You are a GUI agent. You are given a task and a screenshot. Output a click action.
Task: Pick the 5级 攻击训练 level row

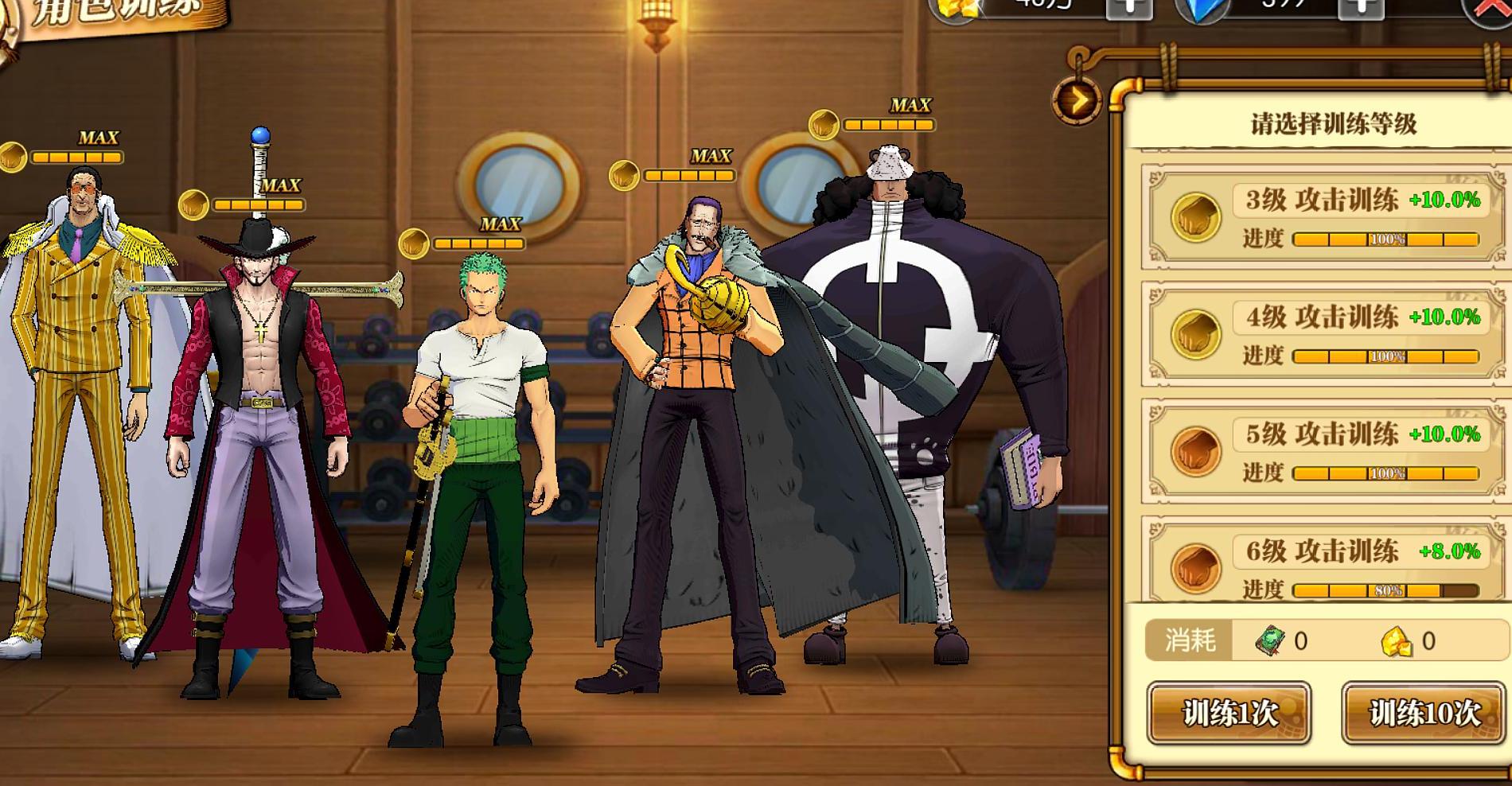(x=1325, y=451)
